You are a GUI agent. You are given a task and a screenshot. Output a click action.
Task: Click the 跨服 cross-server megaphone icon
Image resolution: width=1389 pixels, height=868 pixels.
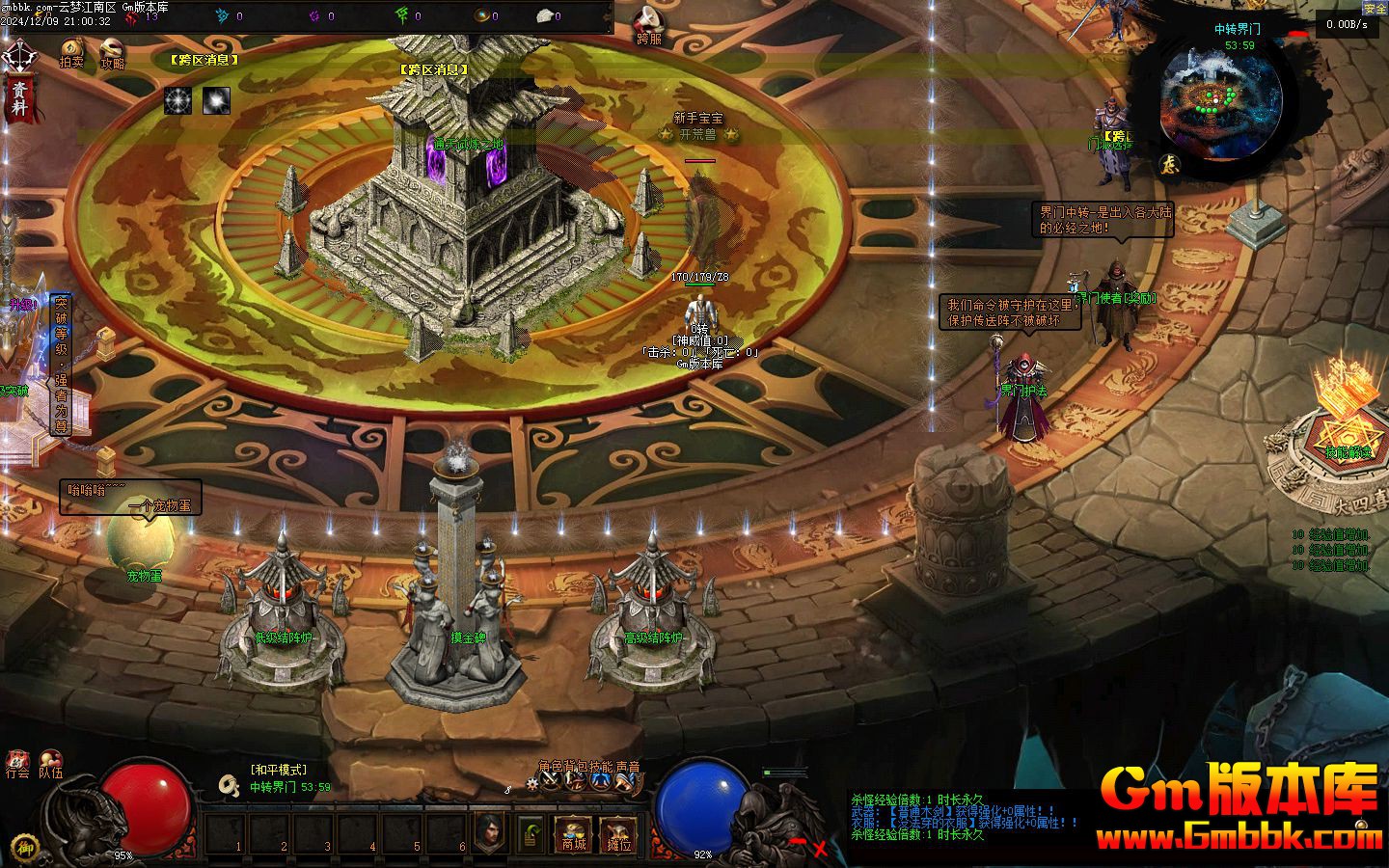[648, 23]
